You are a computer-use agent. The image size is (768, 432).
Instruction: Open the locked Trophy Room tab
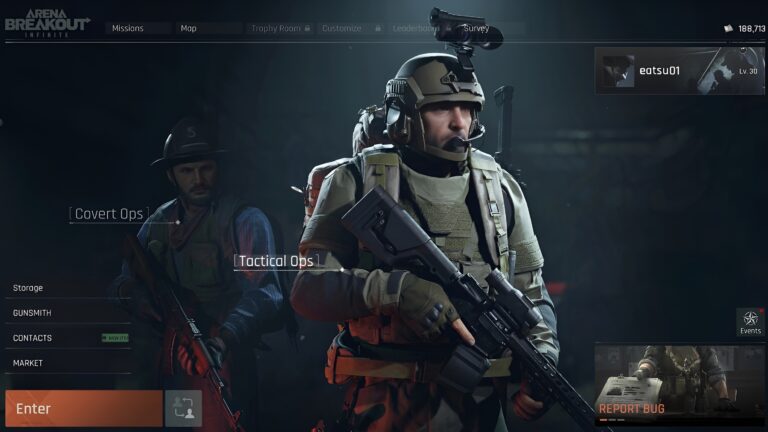pyautogui.click(x=279, y=29)
